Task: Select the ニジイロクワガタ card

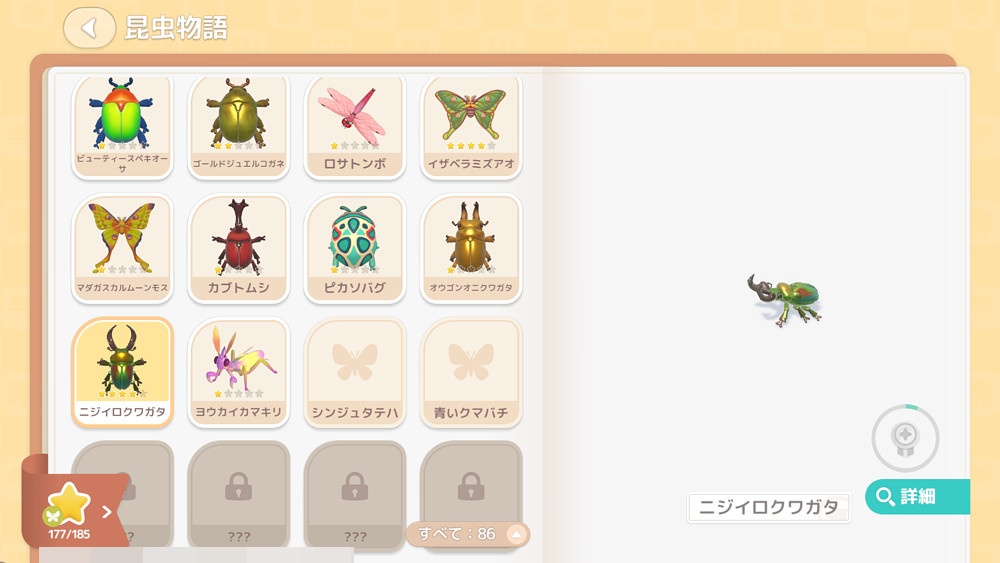Action: click(x=123, y=372)
